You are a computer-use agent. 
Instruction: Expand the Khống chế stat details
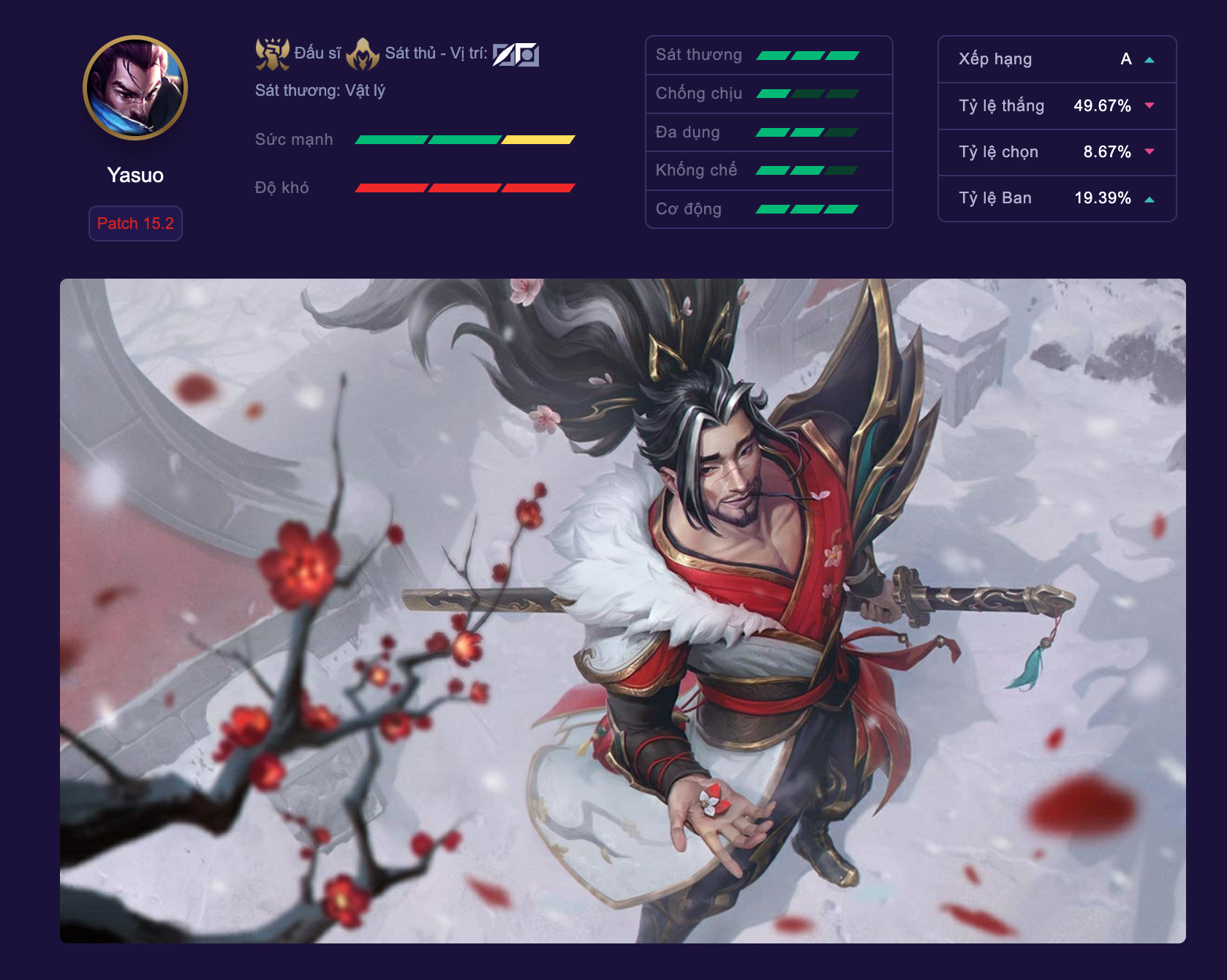point(768,170)
